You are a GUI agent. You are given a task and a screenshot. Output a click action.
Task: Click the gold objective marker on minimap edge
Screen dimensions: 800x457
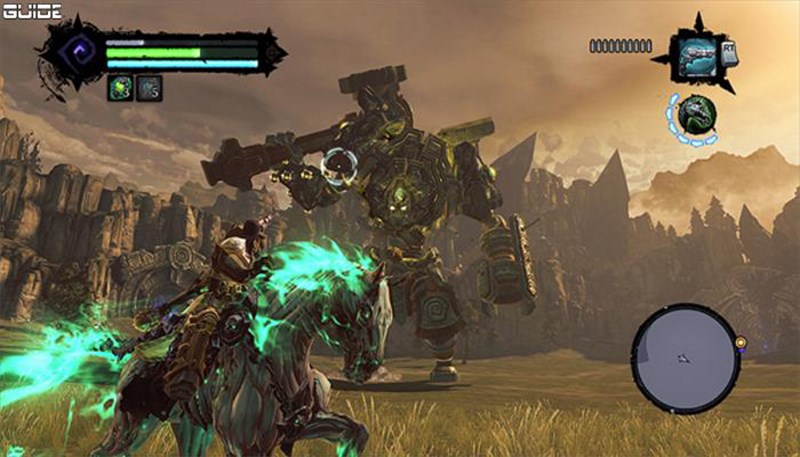741,342
